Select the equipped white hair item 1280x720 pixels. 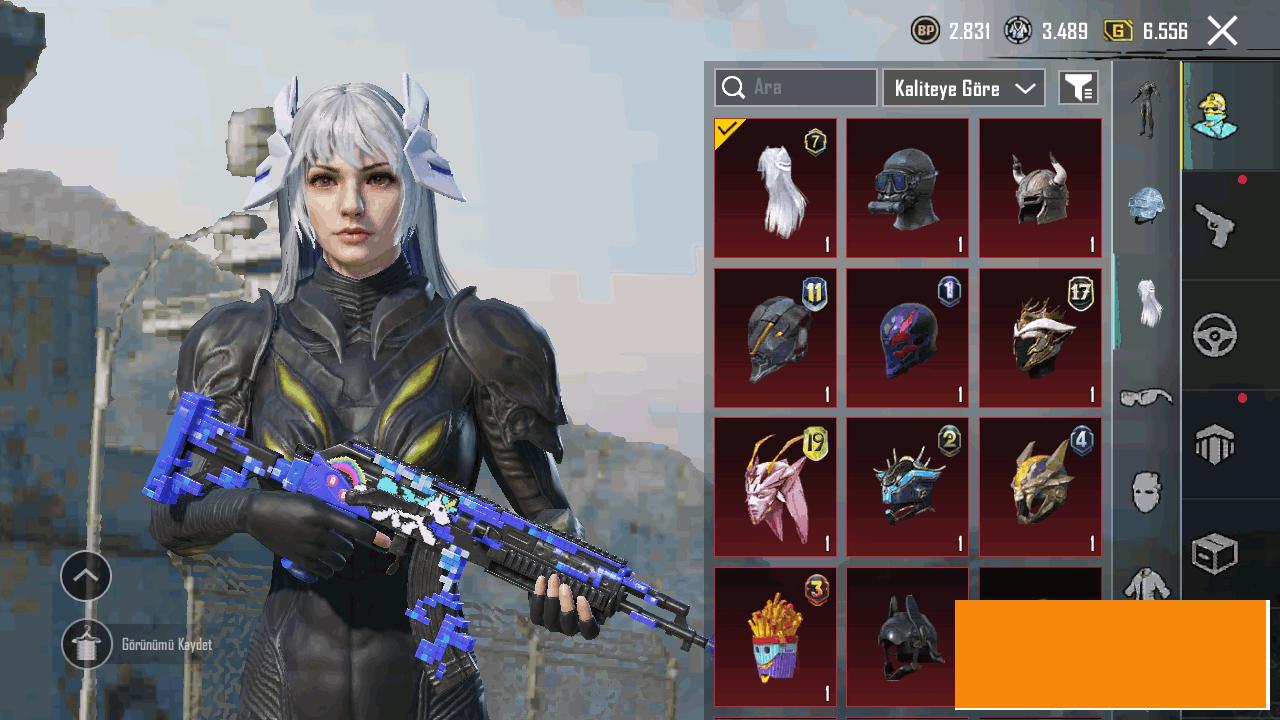pyautogui.click(x=775, y=188)
